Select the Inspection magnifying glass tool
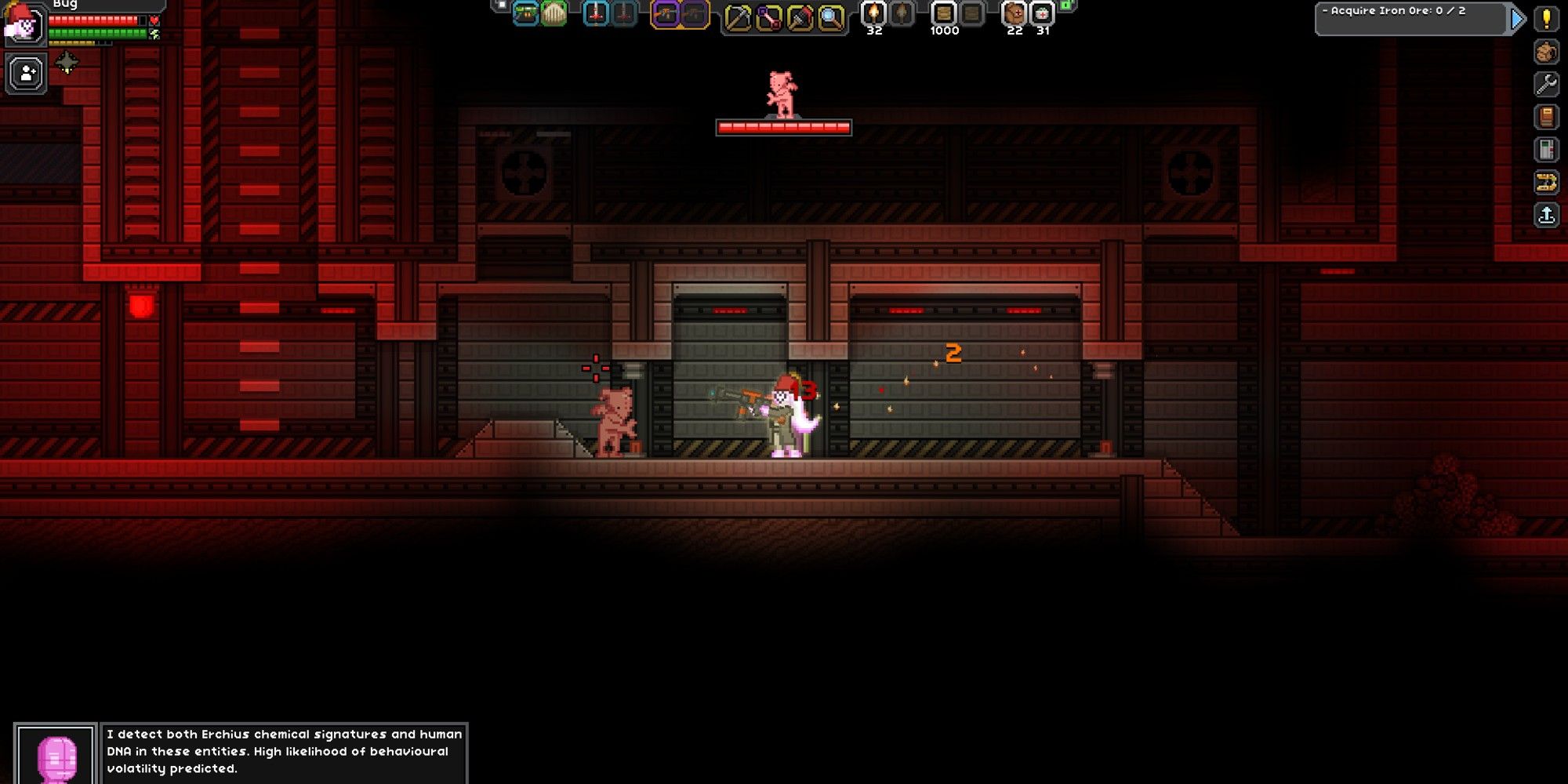Screen dimensions: 1568x784 tap(830, 16)
